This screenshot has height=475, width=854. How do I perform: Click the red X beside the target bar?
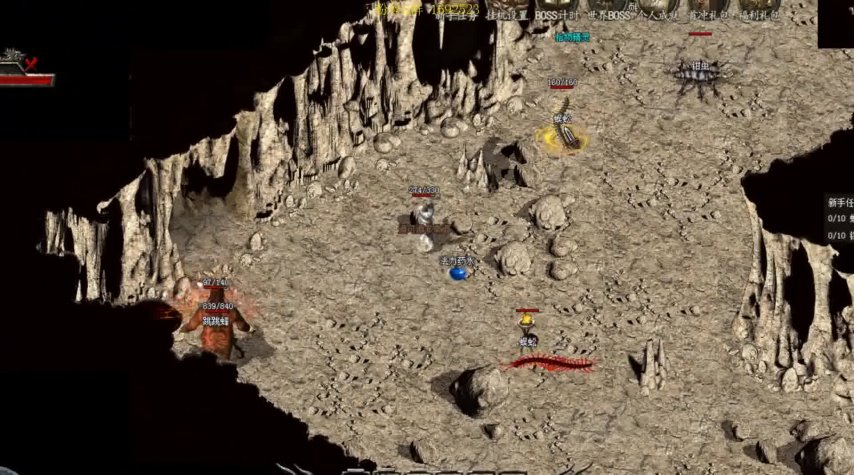(32, 63)
